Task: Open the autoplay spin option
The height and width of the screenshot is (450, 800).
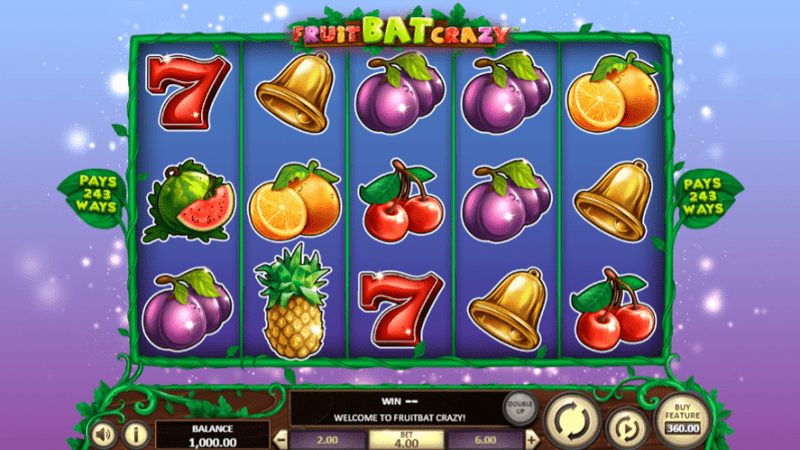Action: 627,427
